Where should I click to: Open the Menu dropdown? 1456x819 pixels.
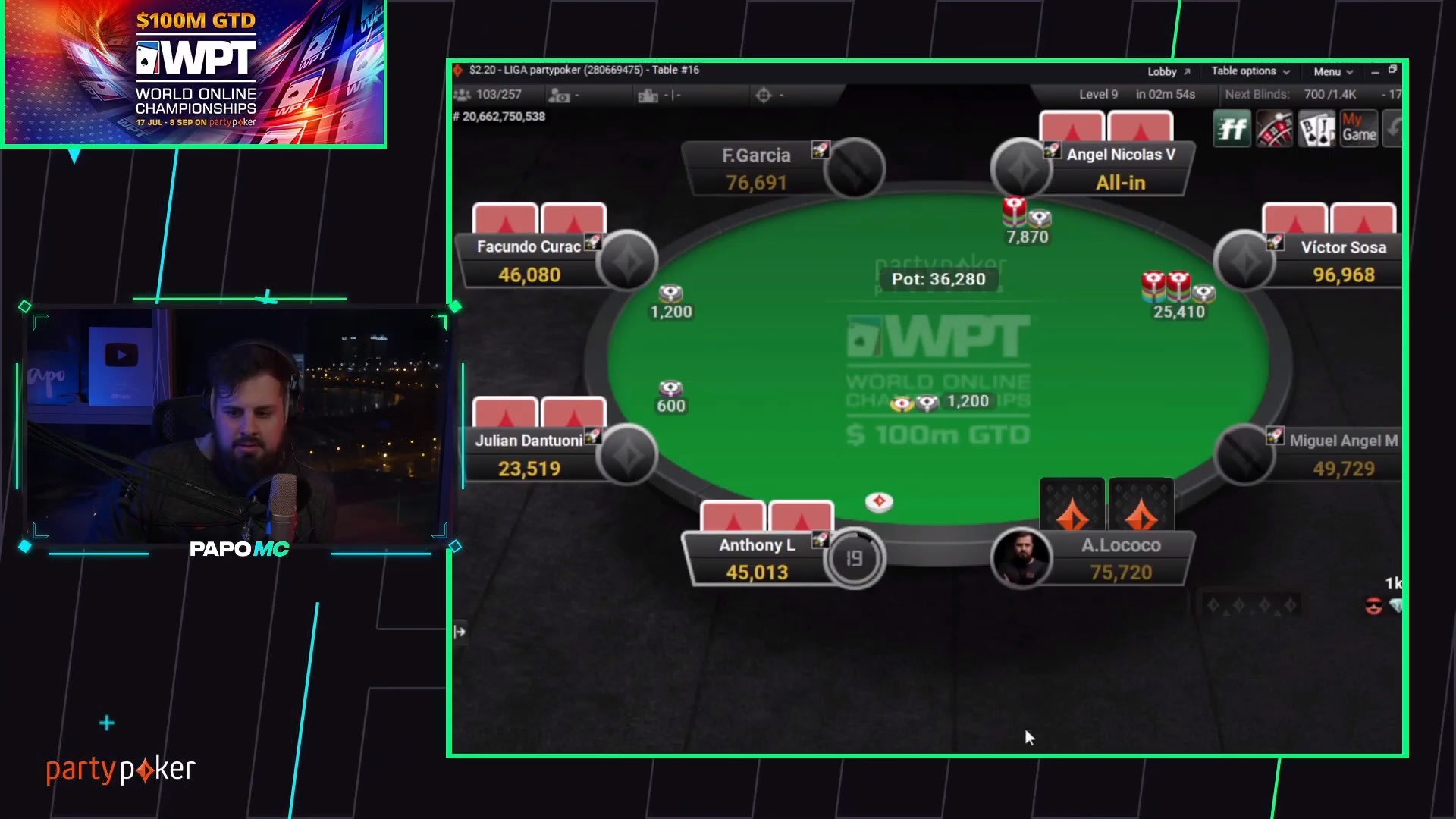tap(1331, 71)
